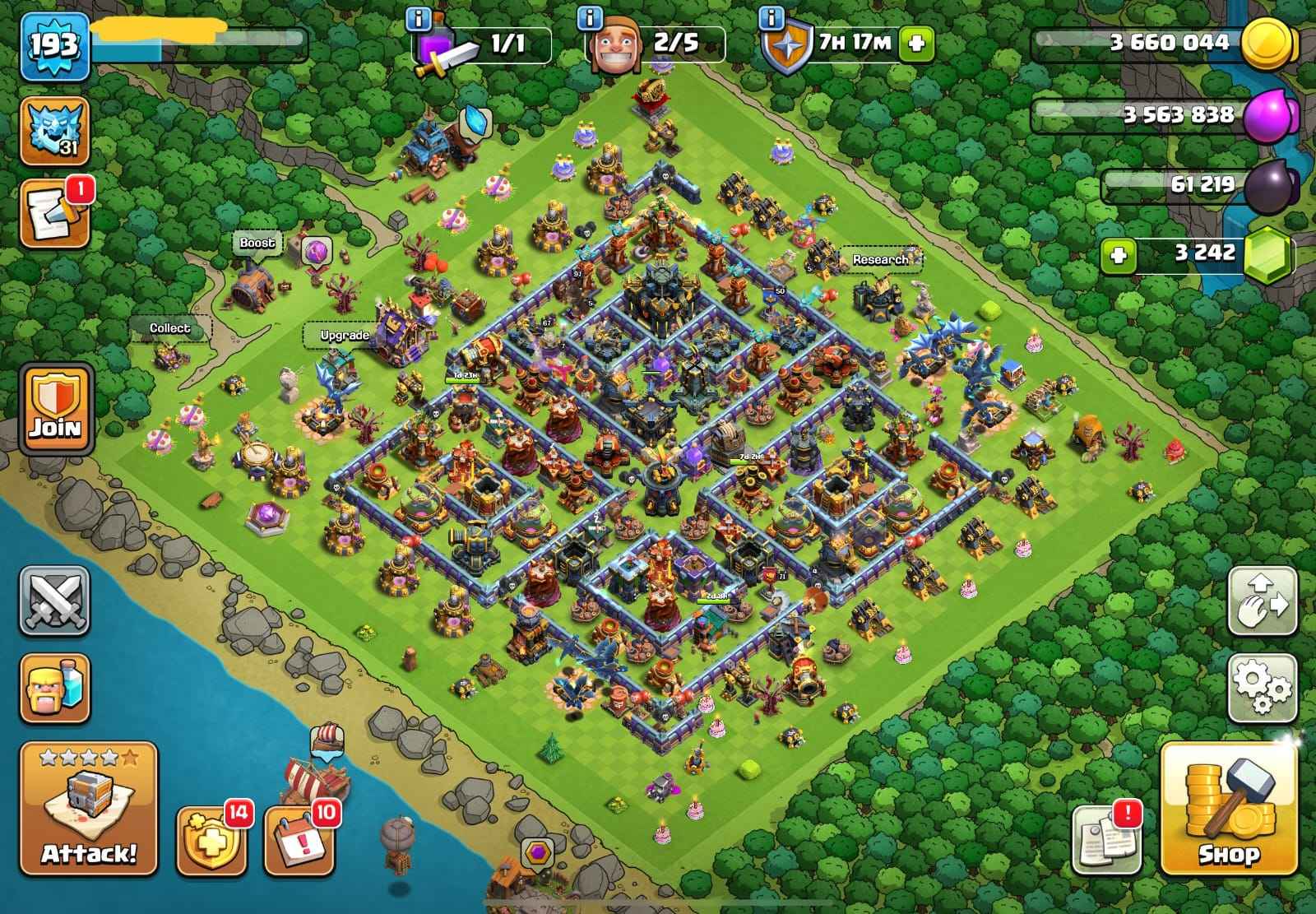This screenshot has width=1316, height=914.
Task: Tap the Boost label above the barracks
Action: [x=256, y=242]
